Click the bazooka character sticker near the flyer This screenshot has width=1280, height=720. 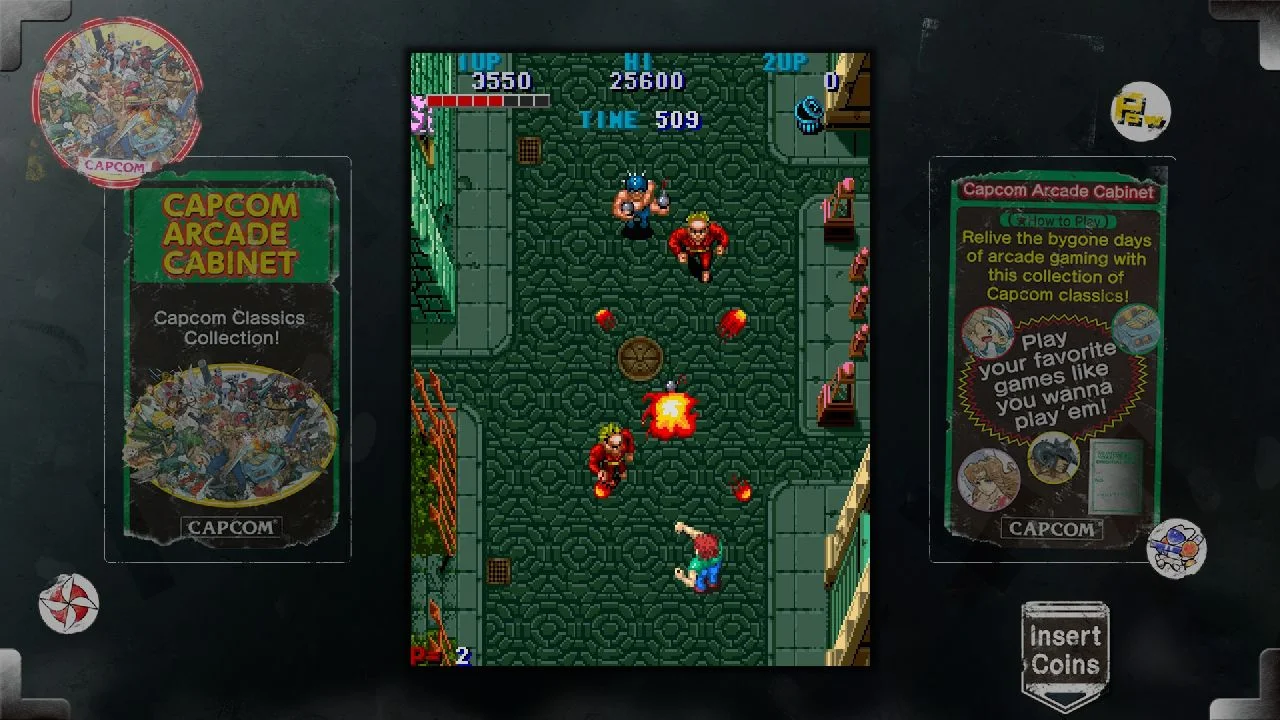click(x=1178, y=547)
